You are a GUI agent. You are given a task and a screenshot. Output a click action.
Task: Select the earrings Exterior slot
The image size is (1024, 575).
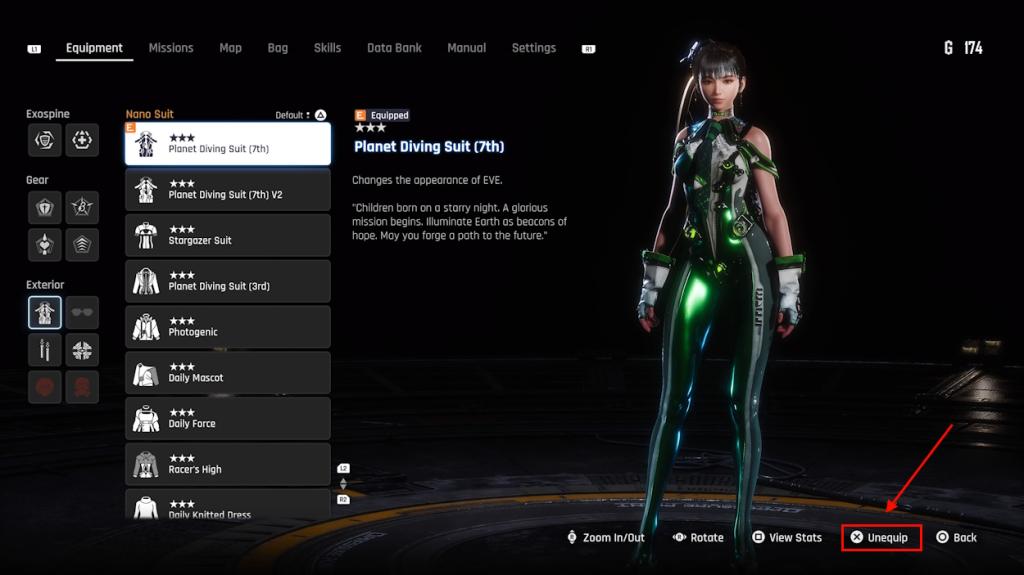(x=45, y=350)
